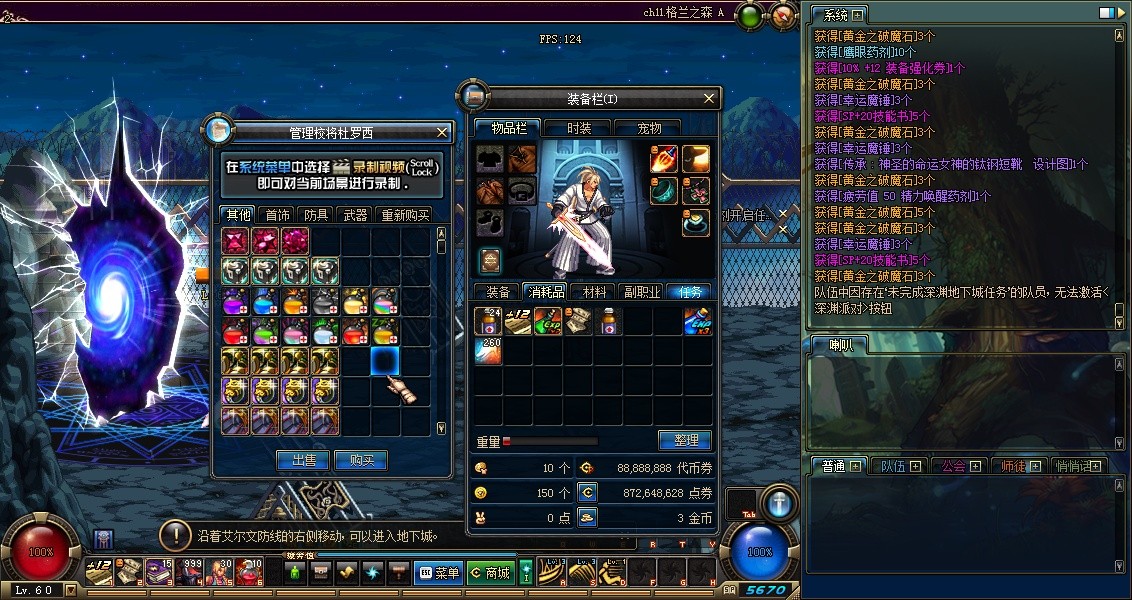Close the 装备栏 inventory window
The height and width of the screenshot is (600, 1132).
[710, 98]
